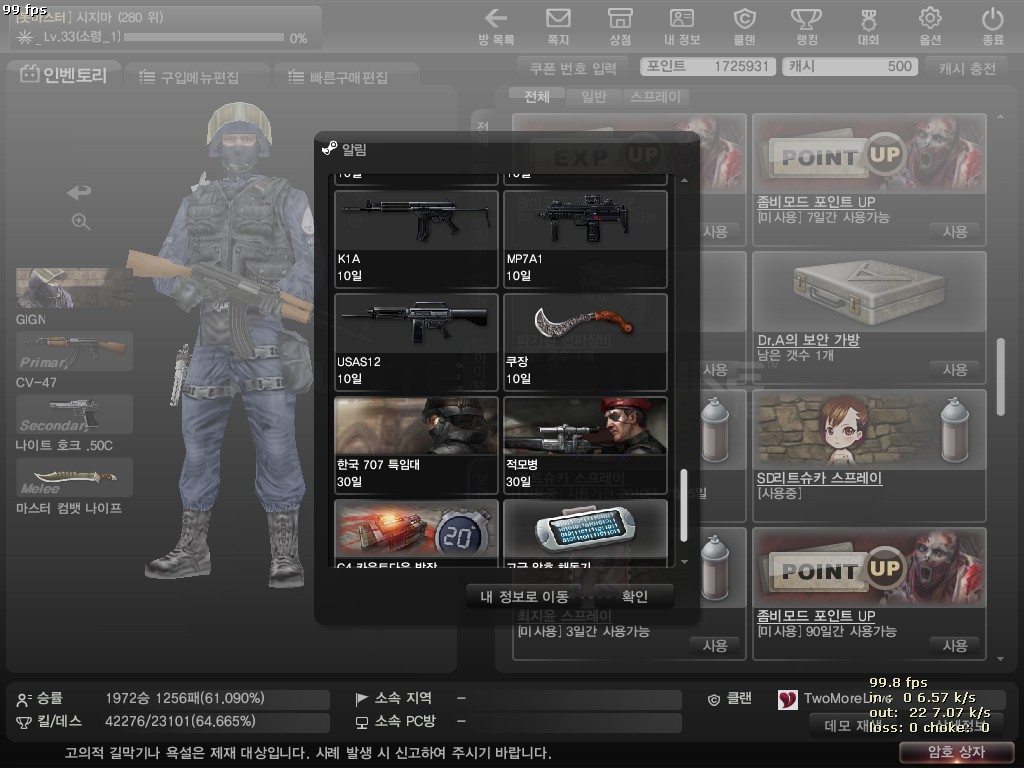Open the 옵션 settings gear
This screenshot has height=768, width=1024.
coord(930,26)
